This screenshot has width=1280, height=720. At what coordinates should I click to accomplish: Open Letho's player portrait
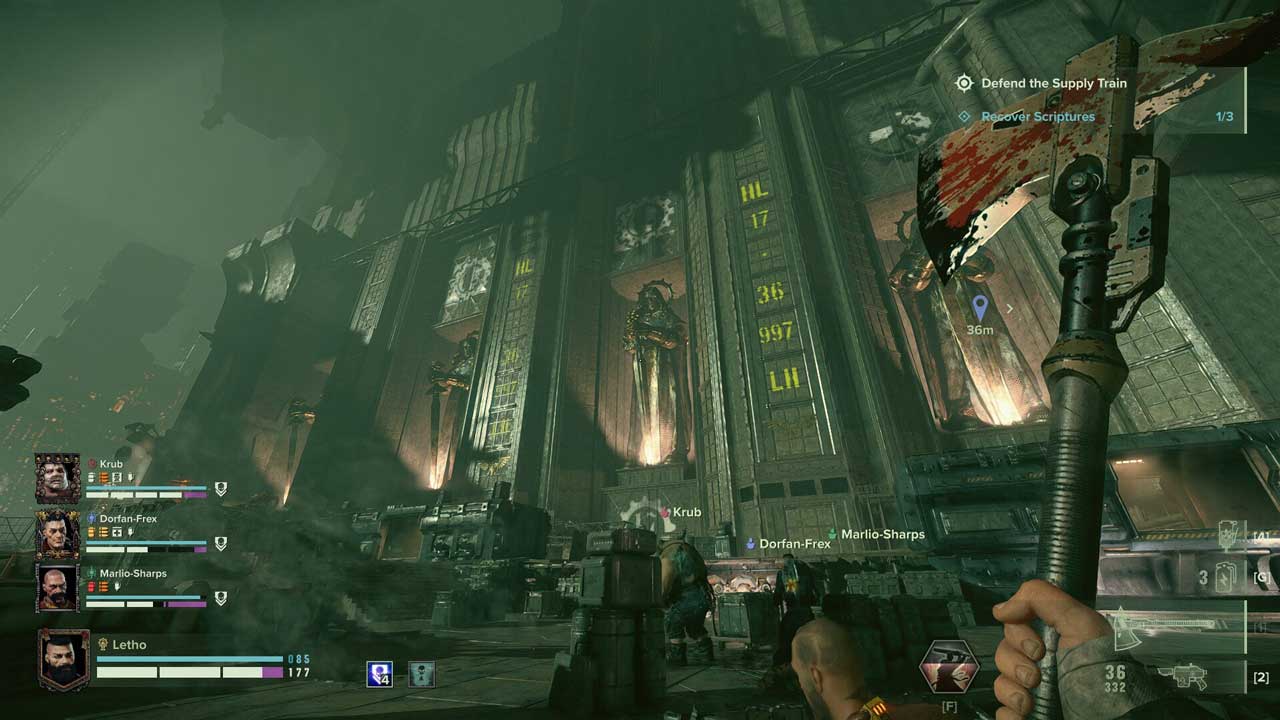point(64,660)
